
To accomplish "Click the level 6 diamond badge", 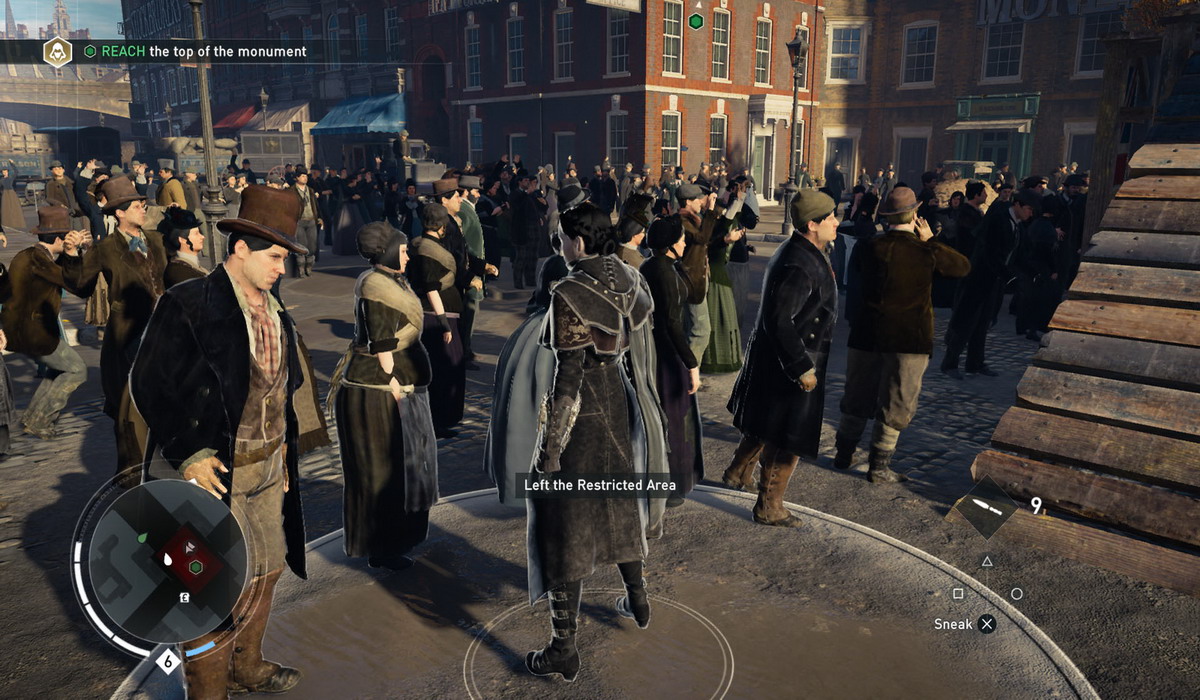I will pos(168,662).
